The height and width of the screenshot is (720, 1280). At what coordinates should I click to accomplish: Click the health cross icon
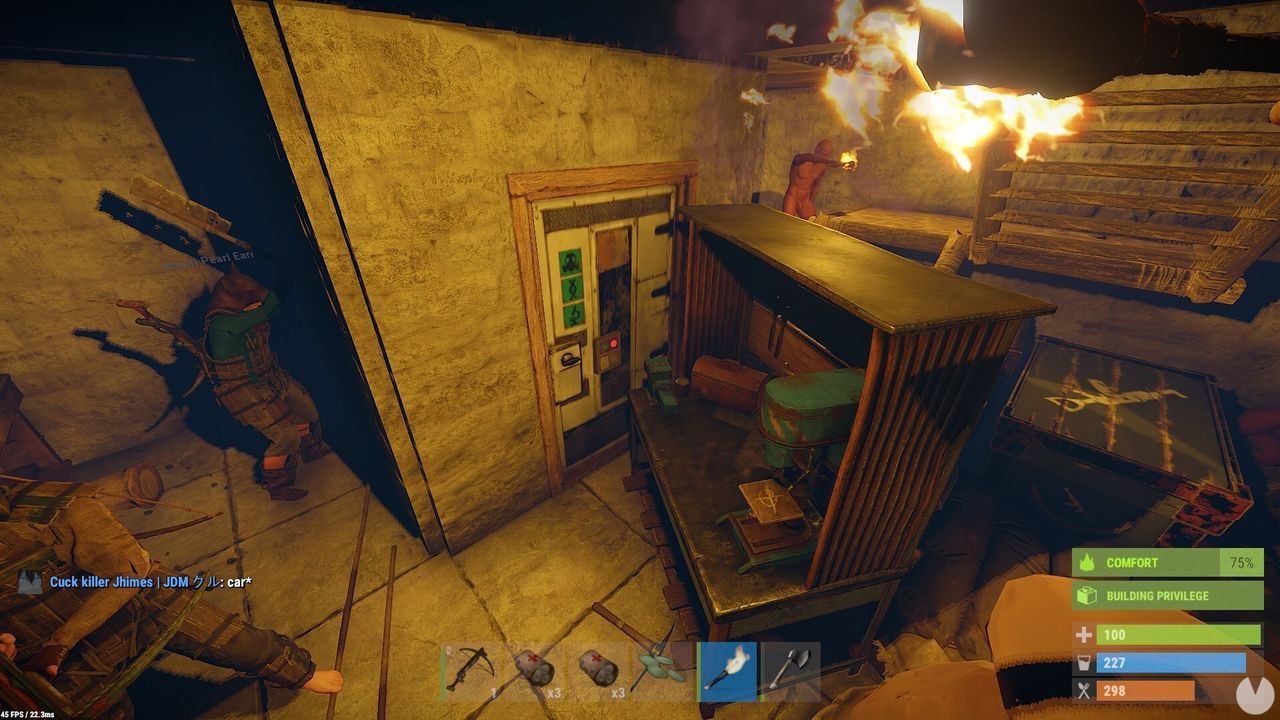coord(1085,635)
